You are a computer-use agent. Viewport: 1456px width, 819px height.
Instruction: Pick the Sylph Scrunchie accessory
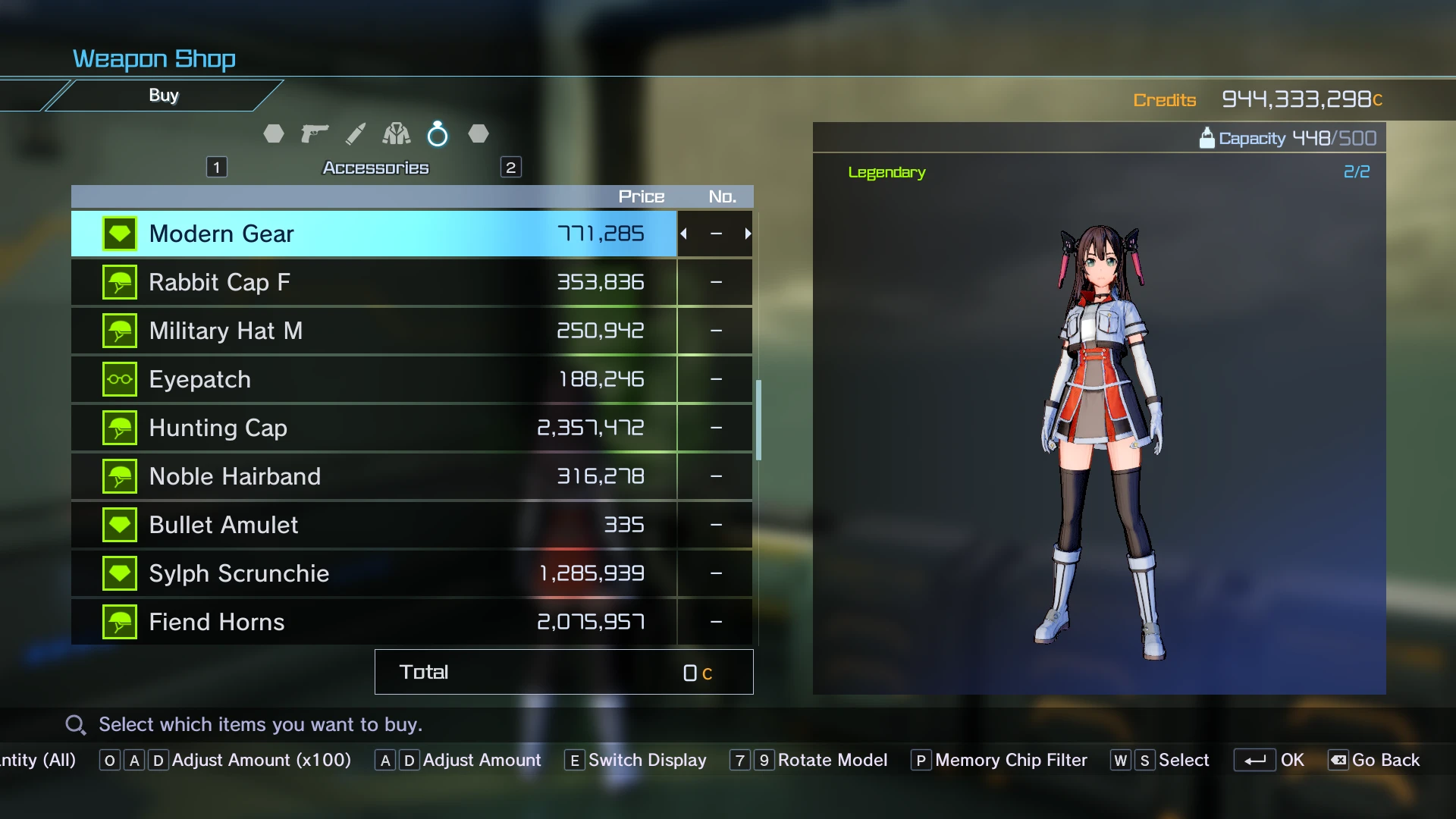[x=373, y=573]
